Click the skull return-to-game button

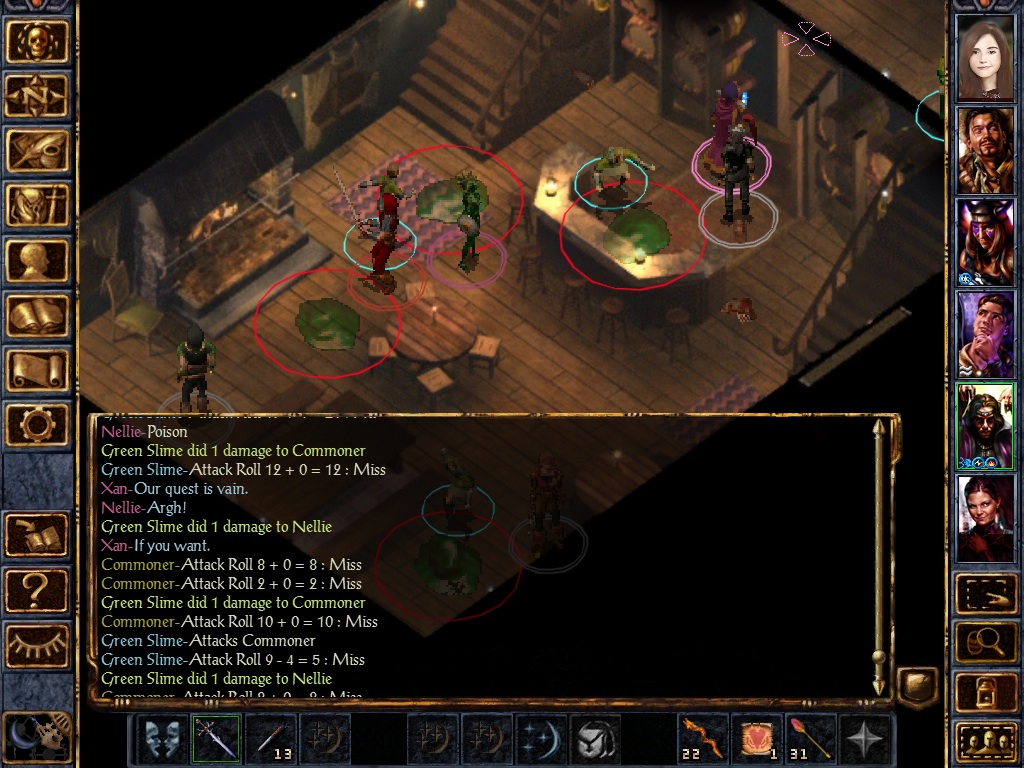tap(38, 41)
